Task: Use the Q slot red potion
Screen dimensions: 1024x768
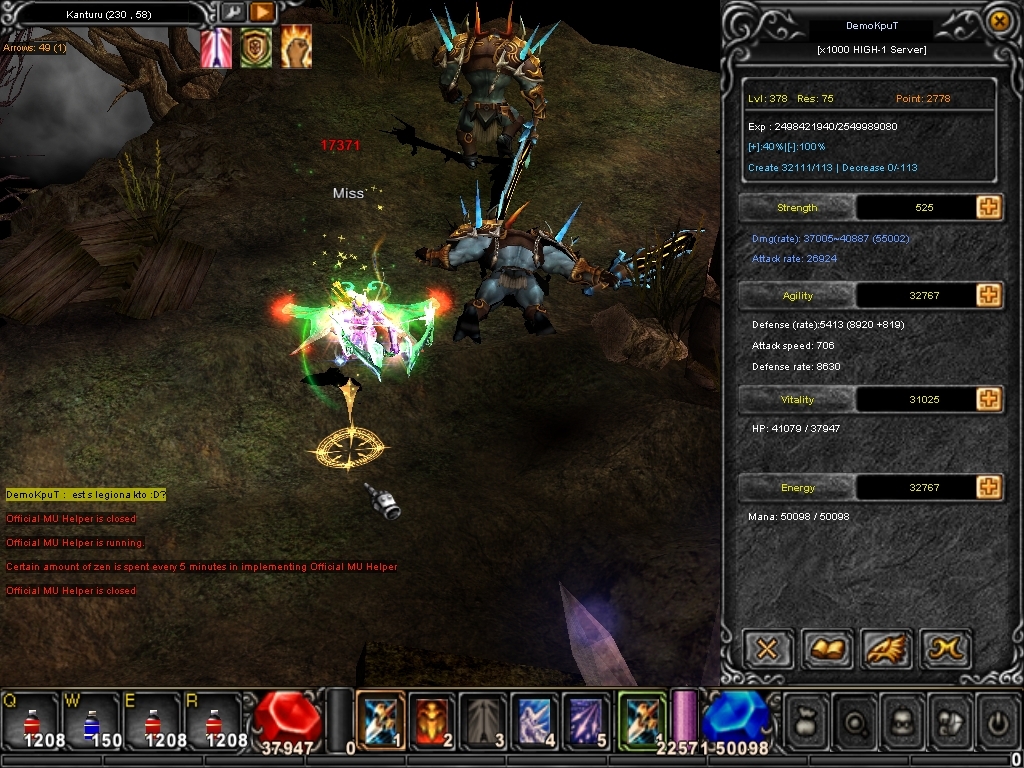Action: 32,720
